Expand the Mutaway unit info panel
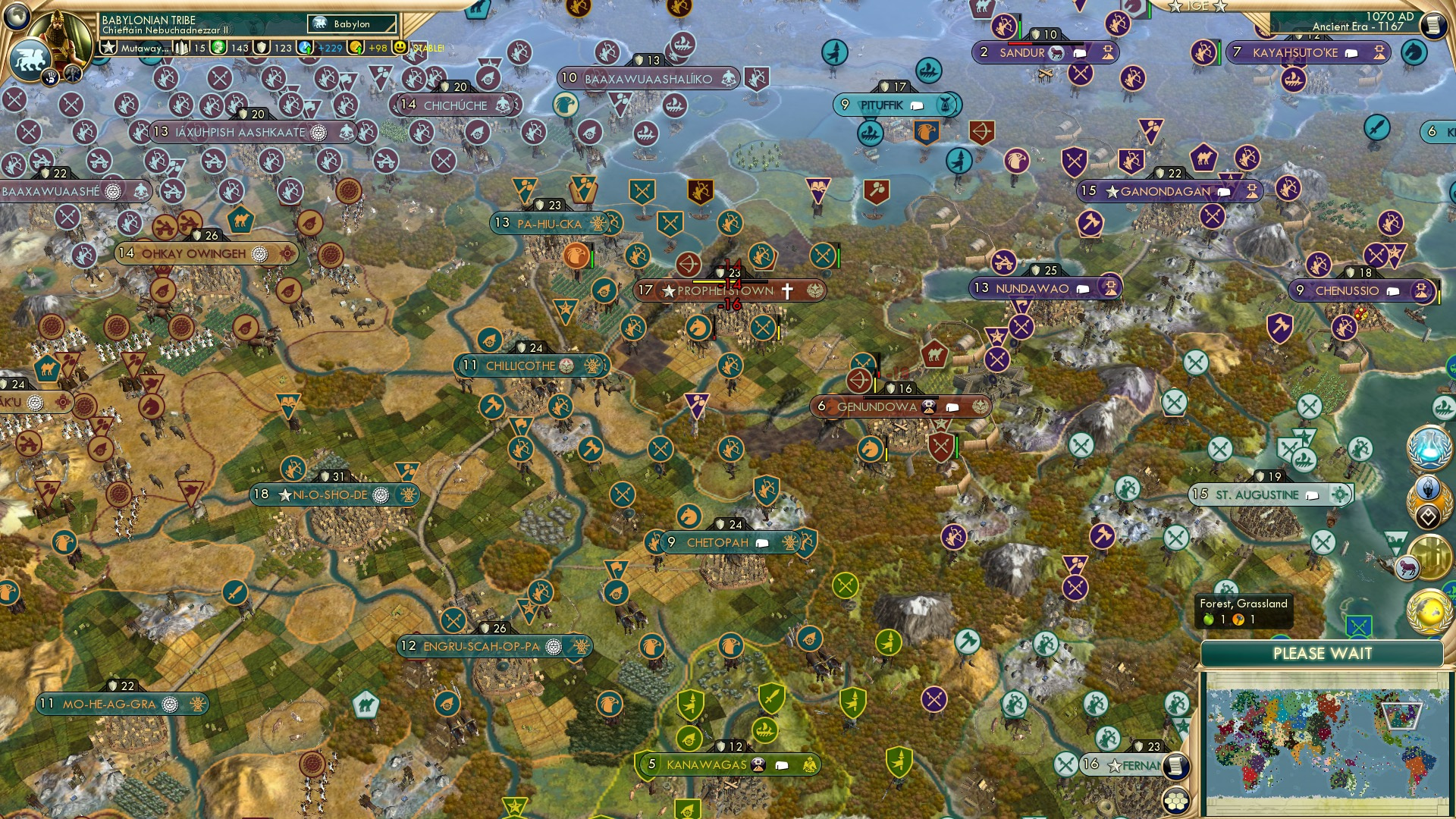Image resolution: width=1456 pixels, height=819 pixels. click(144, 47)
